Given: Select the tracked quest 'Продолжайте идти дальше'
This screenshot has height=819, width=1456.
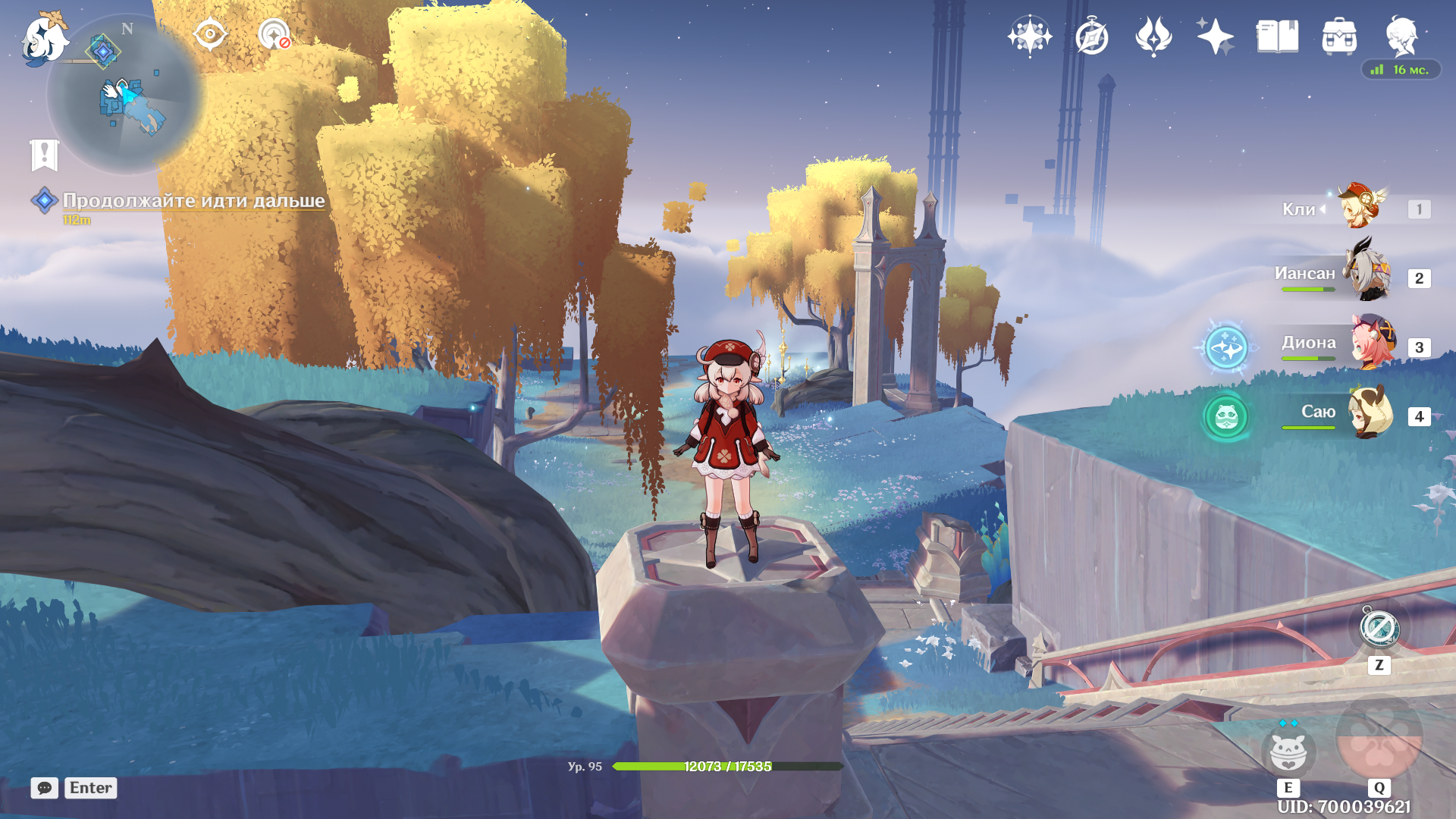Looking at the screenshot, I should coord(193,200).
